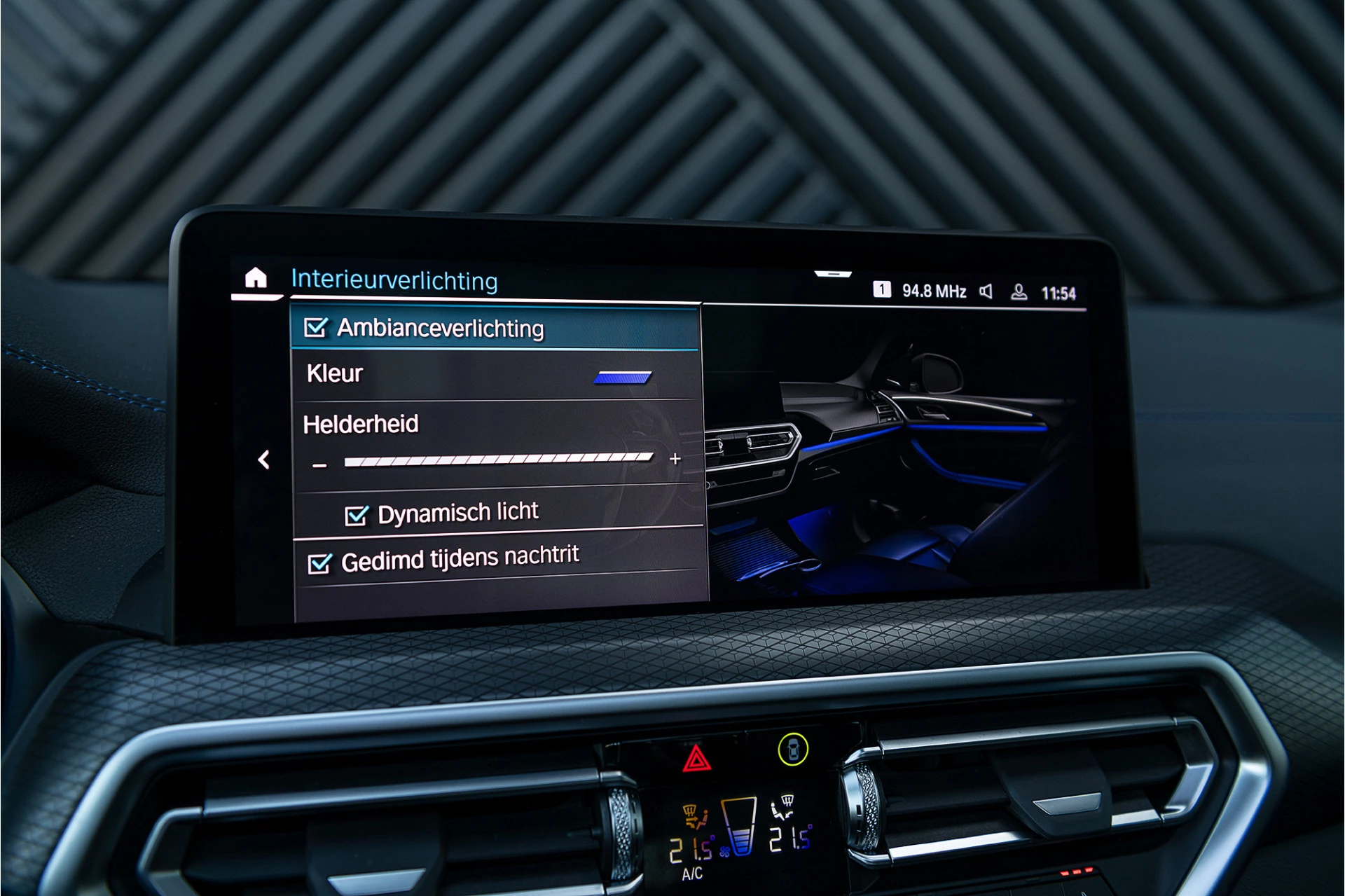
Task: Uncheck Gedimd tijdens nachtrit
Action: pos(319,560)
